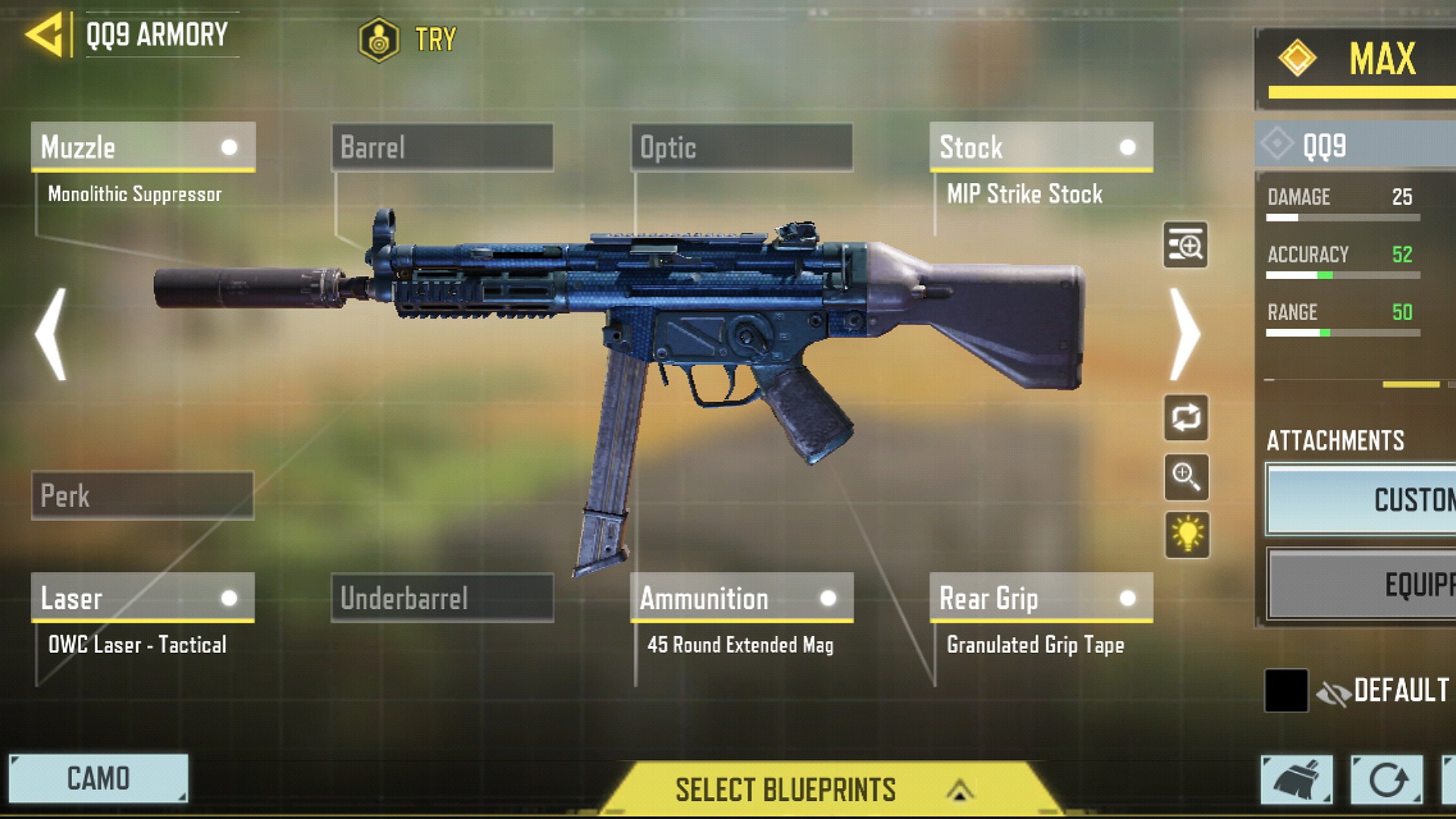1456x819 pixels.
Task: Open the Stock attachment slot
Action: (x=1041, y=147)
